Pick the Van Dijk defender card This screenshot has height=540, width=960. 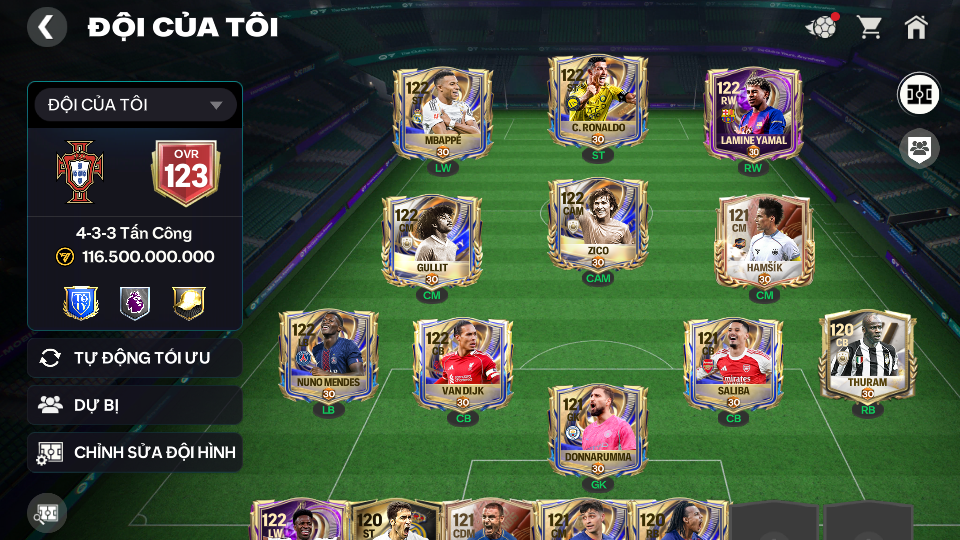[463, 362]
